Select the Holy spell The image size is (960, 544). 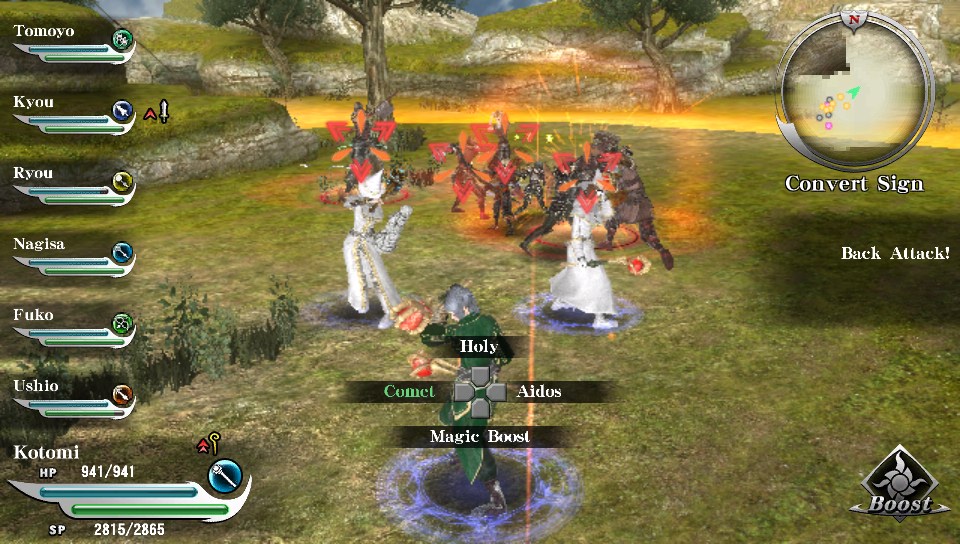point(478,347)
